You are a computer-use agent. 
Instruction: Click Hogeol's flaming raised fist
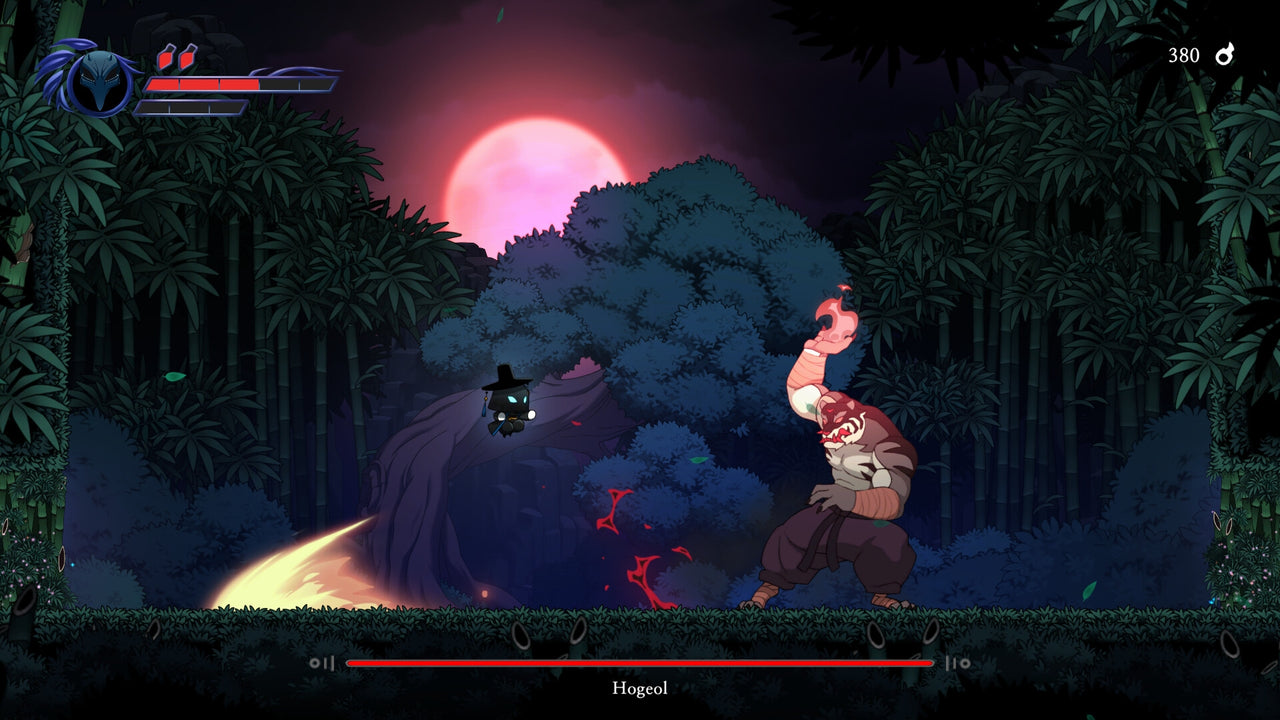coord(832,320)
